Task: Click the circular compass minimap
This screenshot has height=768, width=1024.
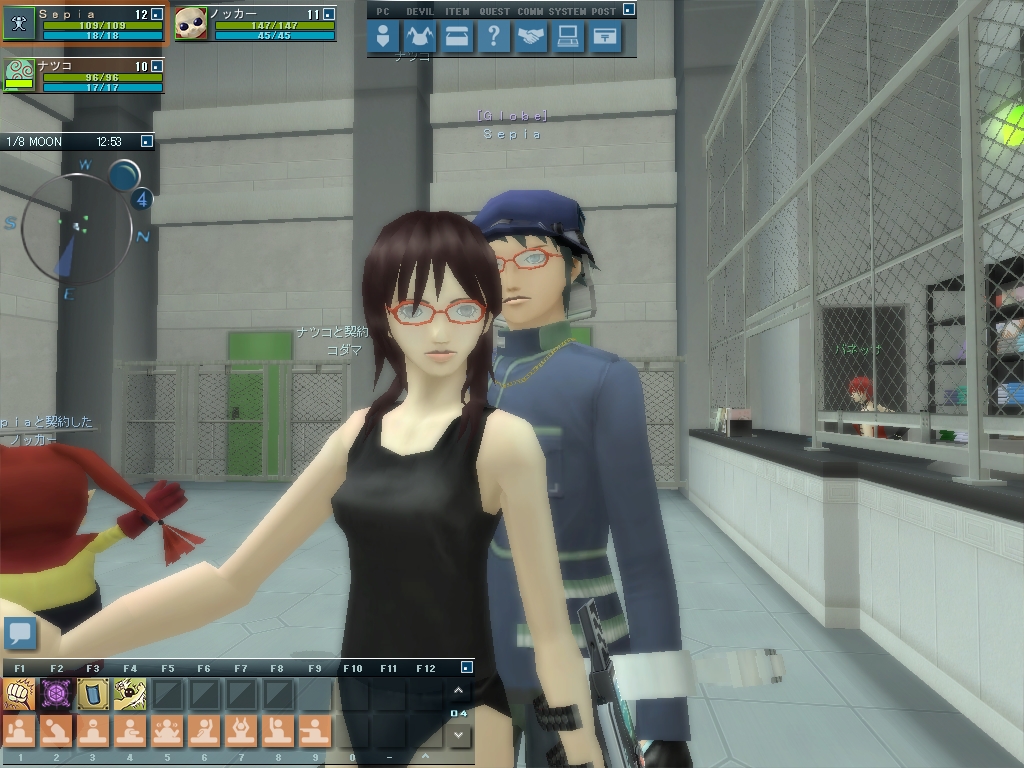Action: coord(75,227)
